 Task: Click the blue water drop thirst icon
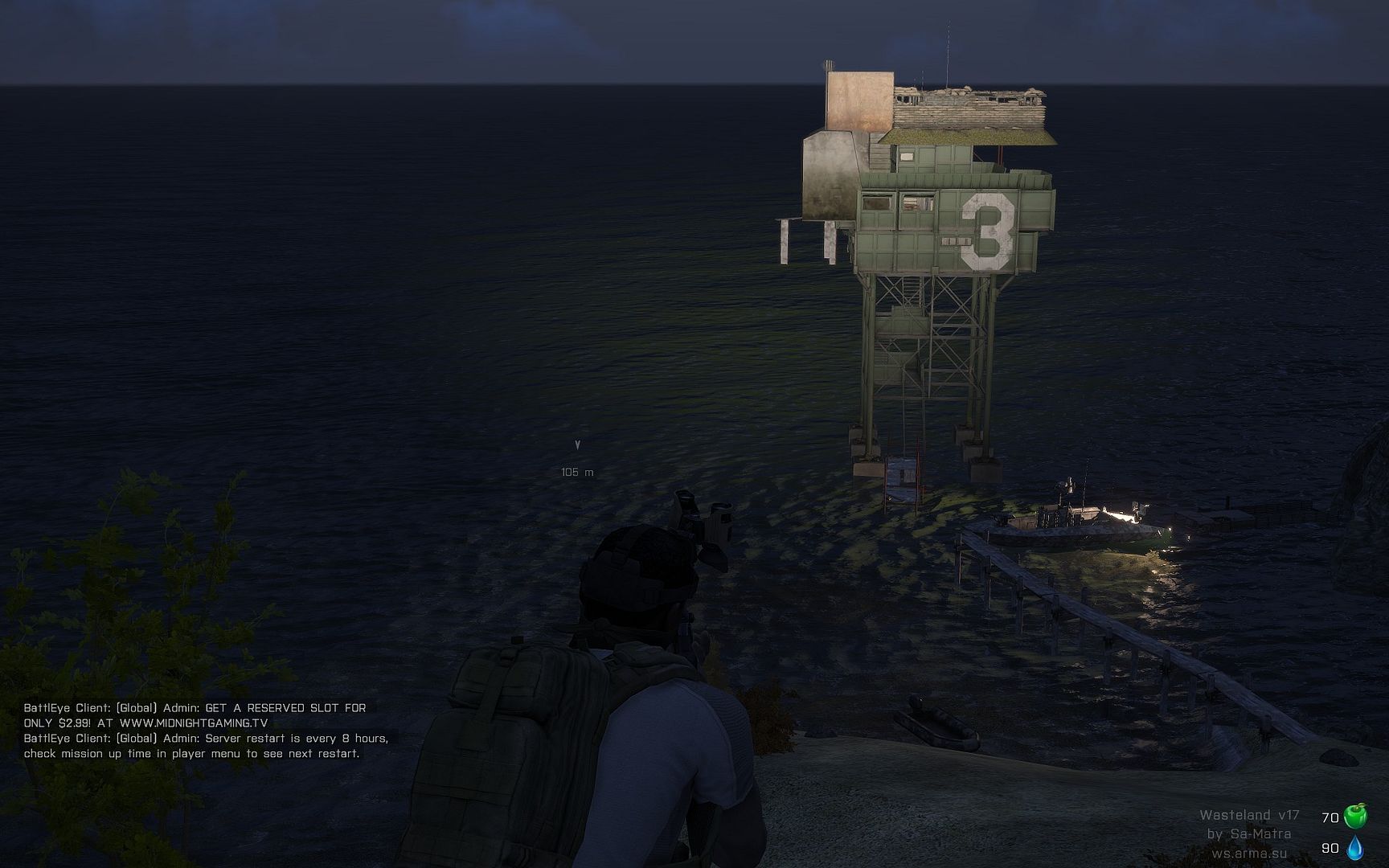(x=1355, y=848)
